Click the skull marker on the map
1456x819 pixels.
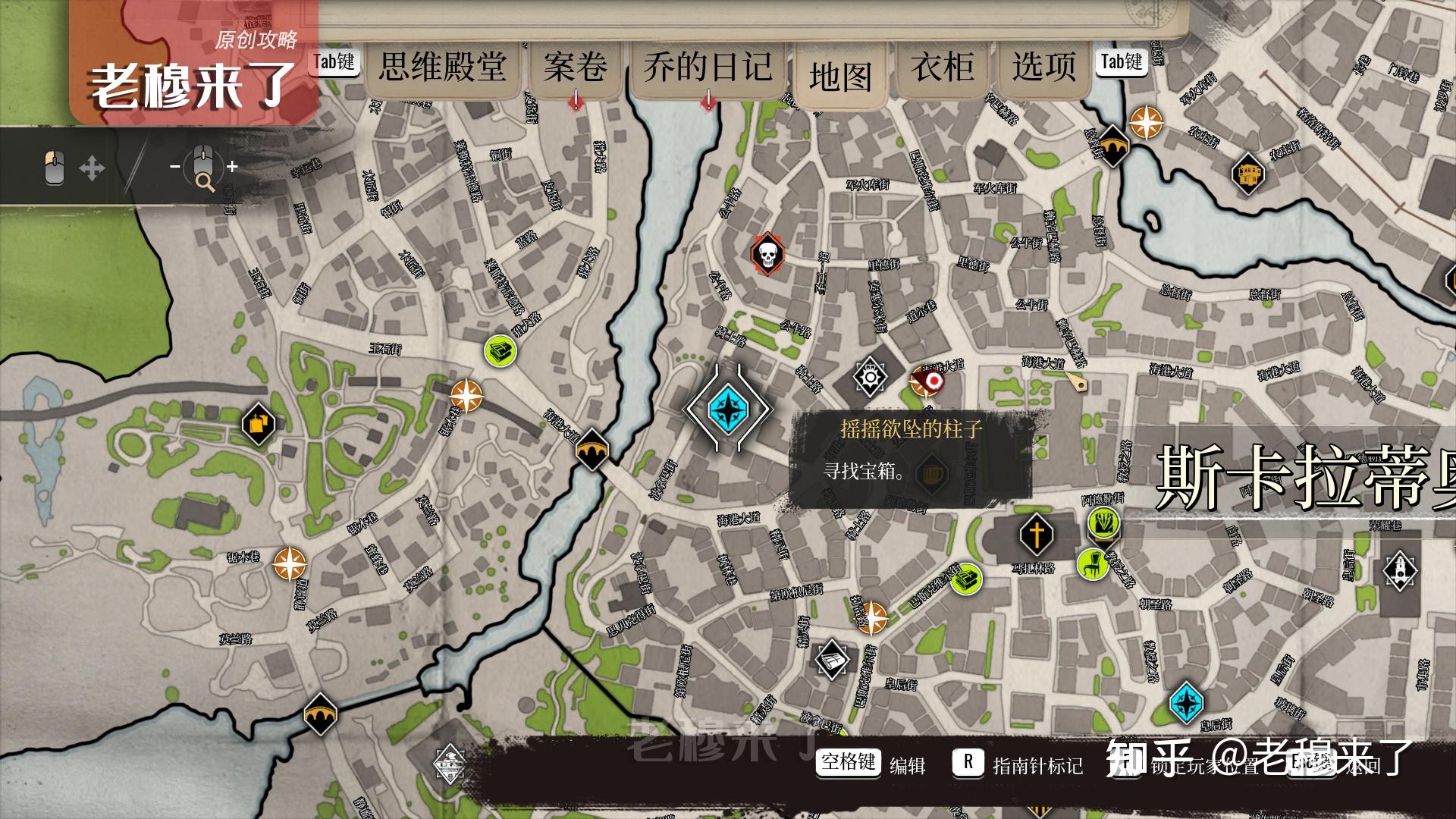tap(767, 255)
